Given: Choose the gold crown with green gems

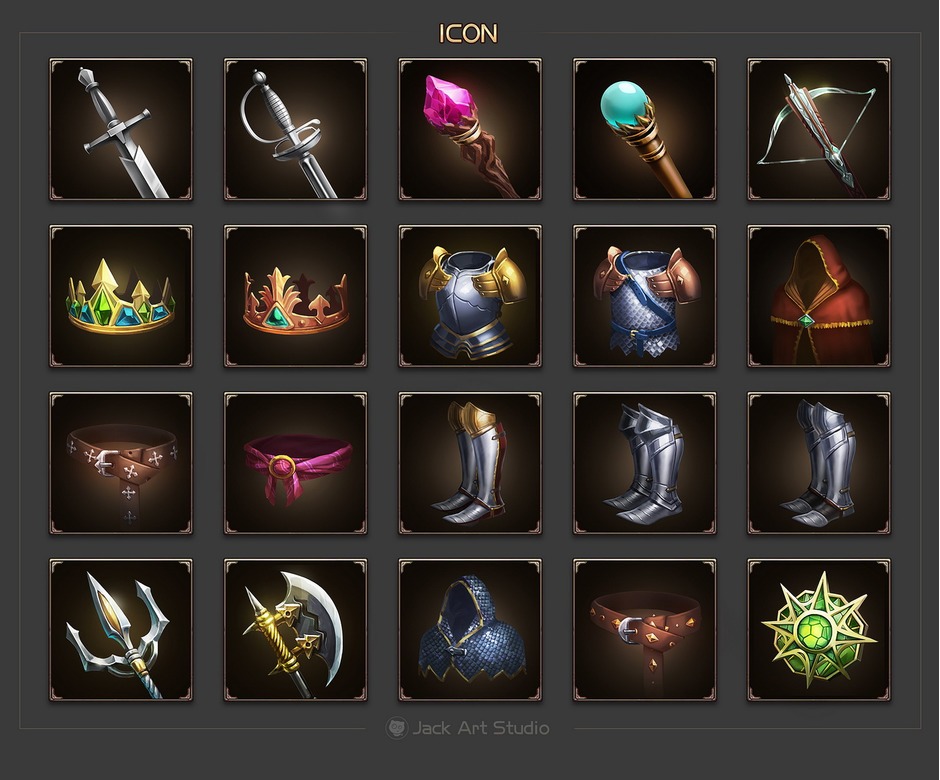Looking at the screenshot, I should [121, 296].
